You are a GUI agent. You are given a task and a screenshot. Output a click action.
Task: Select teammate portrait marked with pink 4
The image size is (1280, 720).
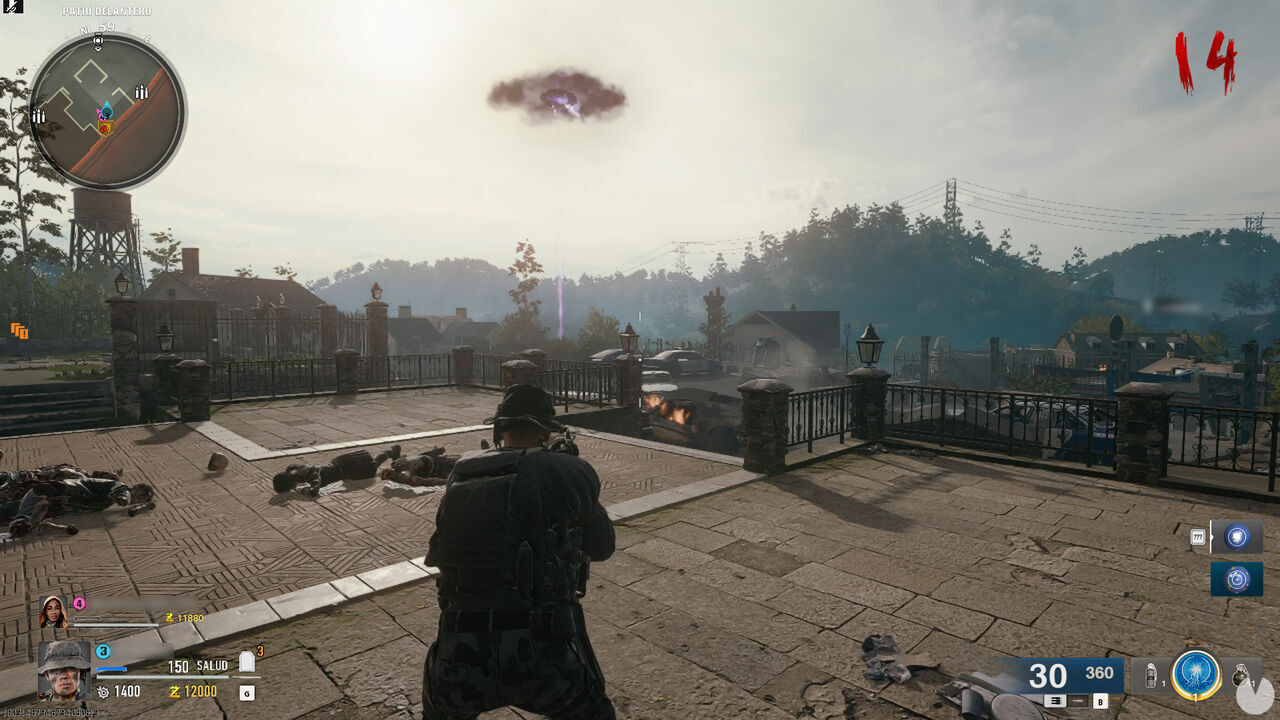tap(53, 613)
